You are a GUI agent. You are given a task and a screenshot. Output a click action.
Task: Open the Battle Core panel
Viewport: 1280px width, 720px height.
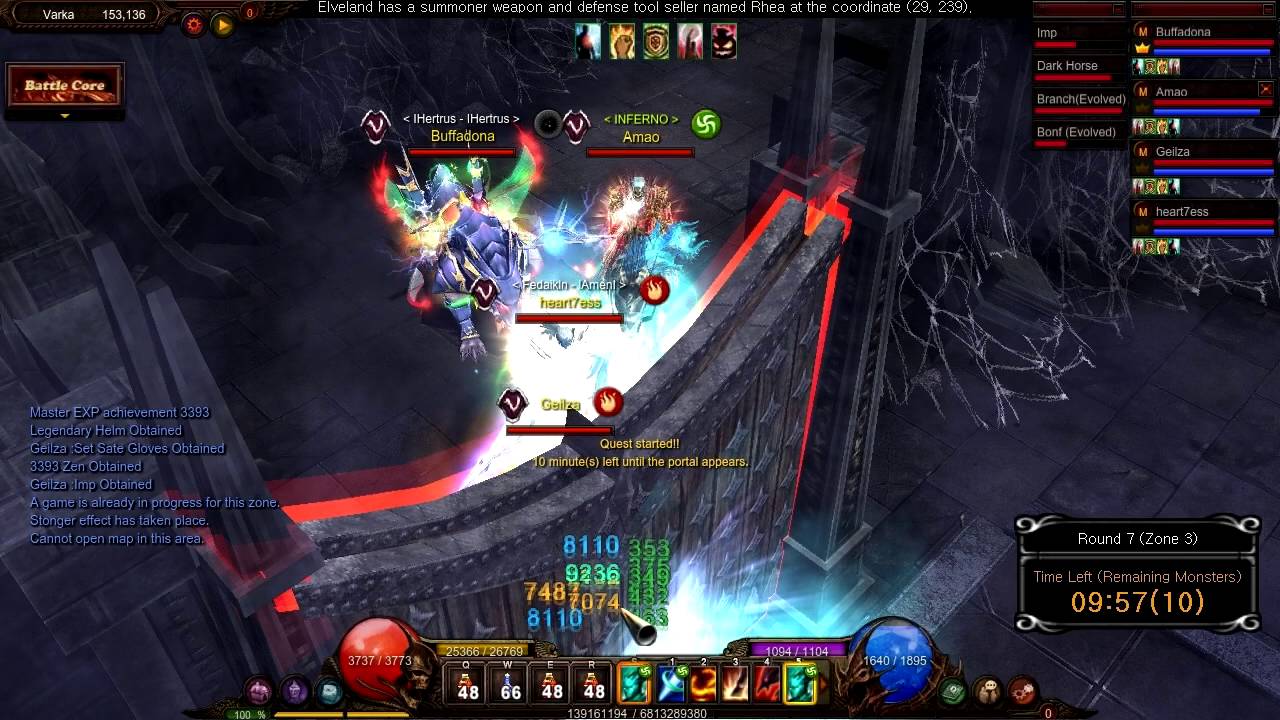(65, 86)
